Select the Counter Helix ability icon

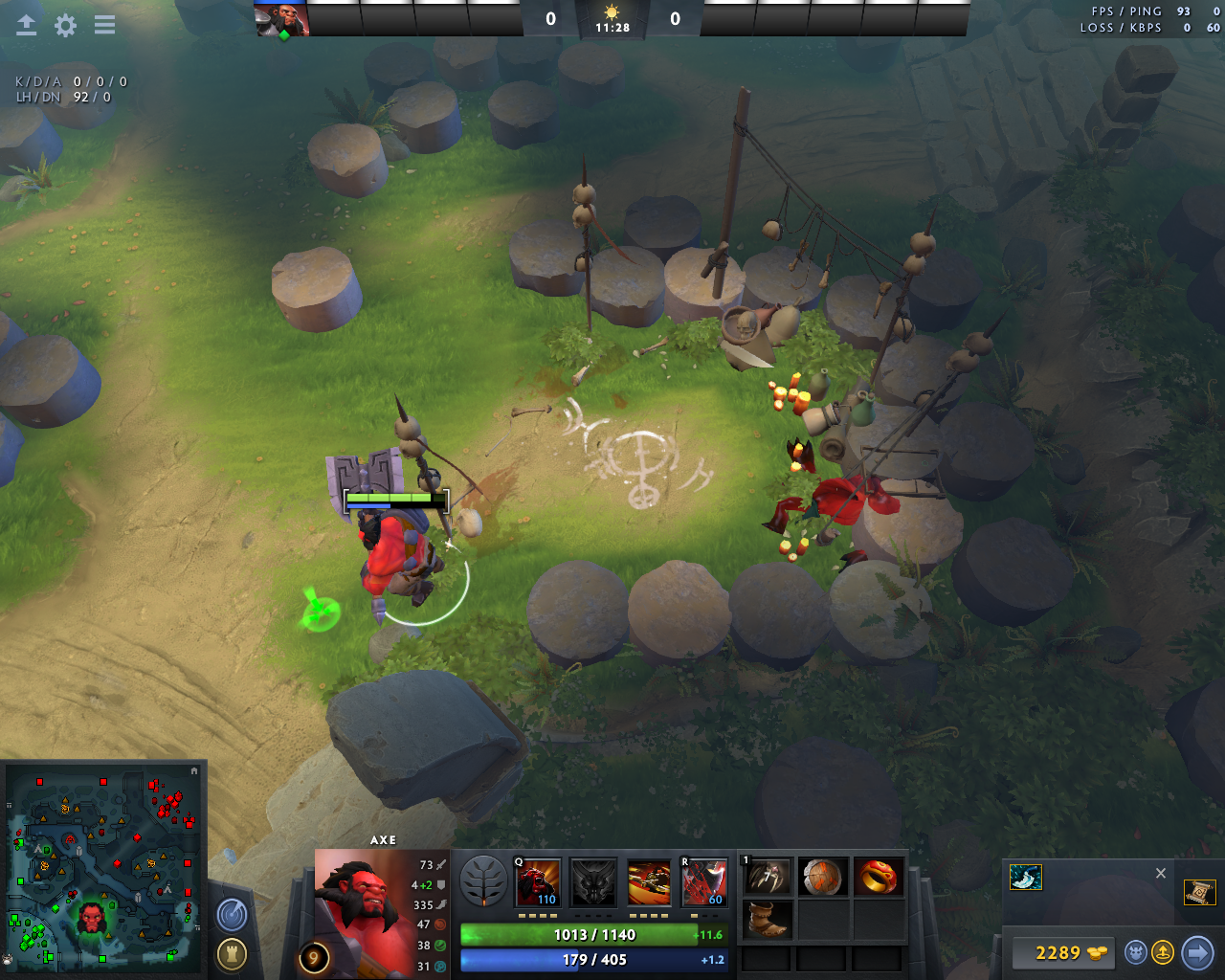pyautogui.click(x=649, y=882)
